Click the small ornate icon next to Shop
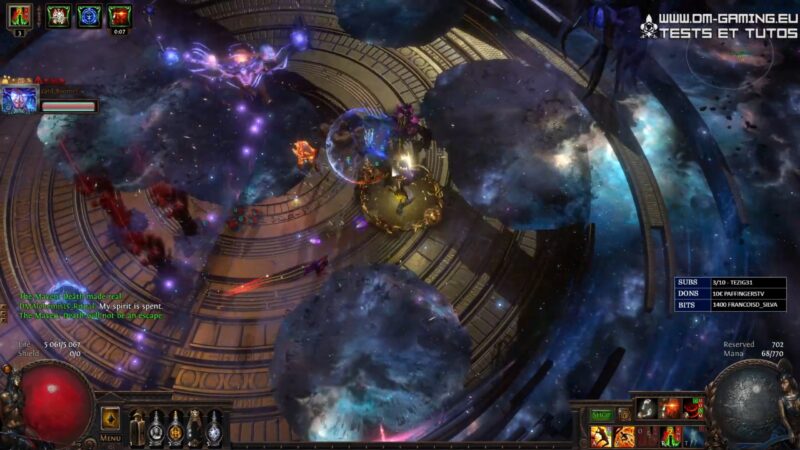 click(x=624, y=414)
